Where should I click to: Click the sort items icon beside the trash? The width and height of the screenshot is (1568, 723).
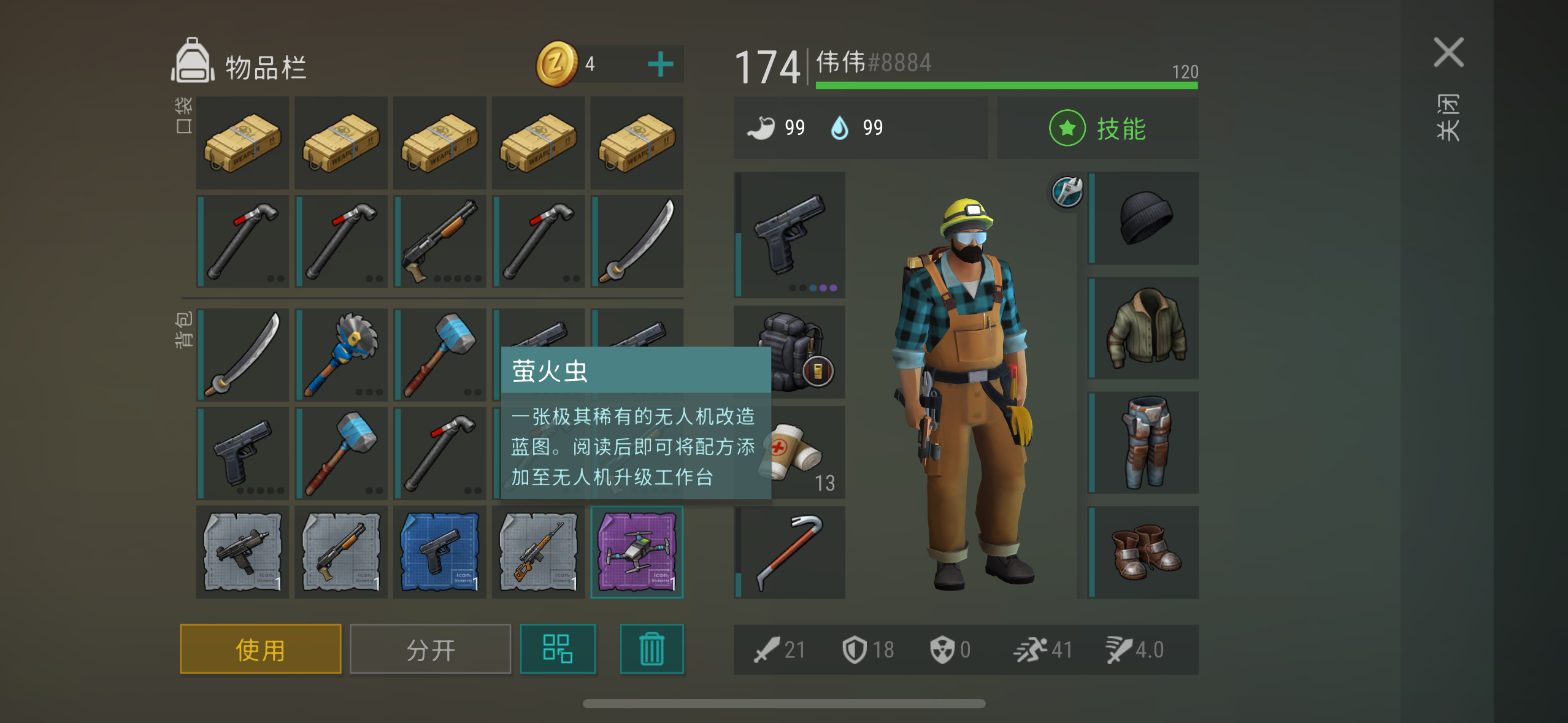(558, 648)
